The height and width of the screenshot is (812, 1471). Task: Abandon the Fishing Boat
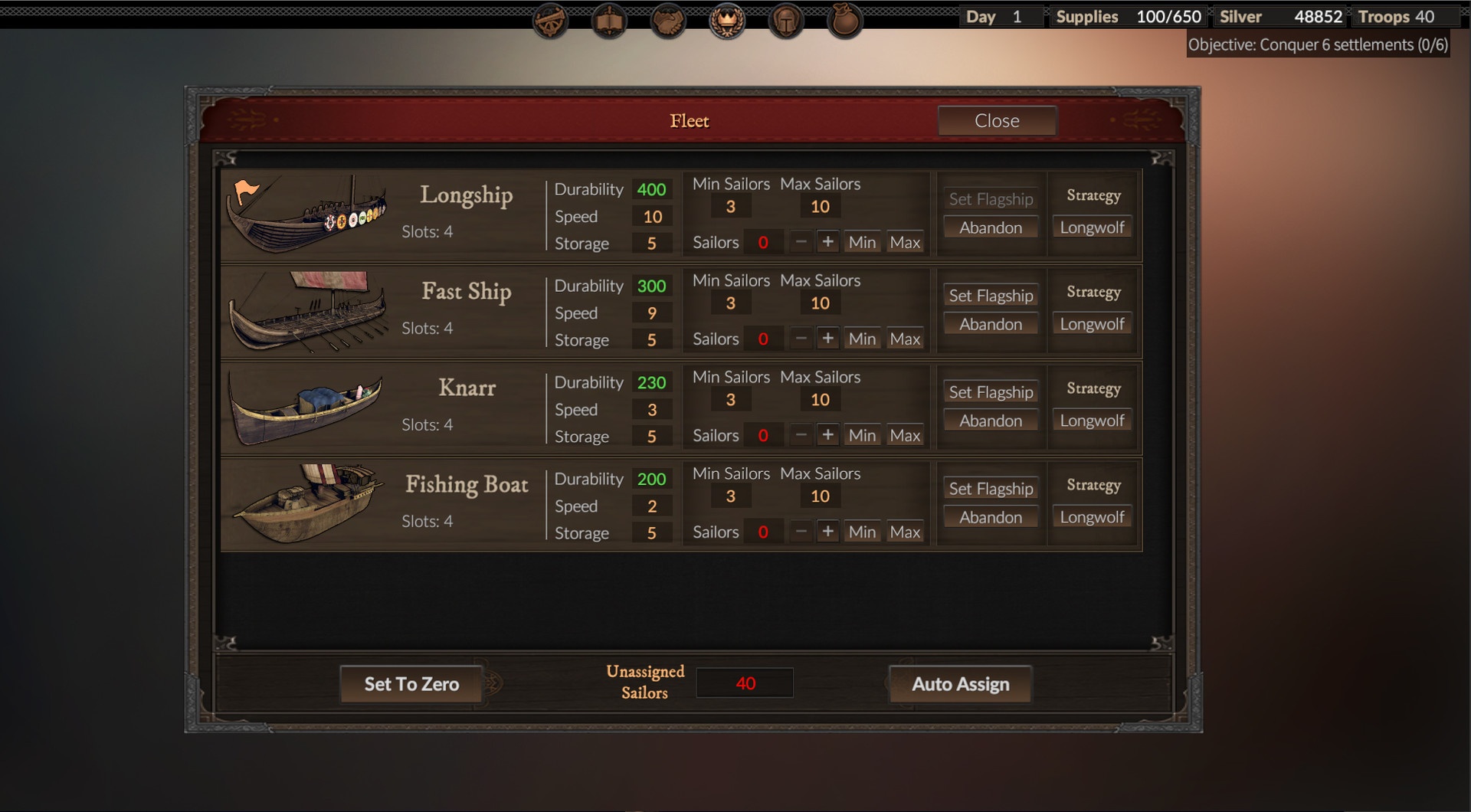(991, 517)
